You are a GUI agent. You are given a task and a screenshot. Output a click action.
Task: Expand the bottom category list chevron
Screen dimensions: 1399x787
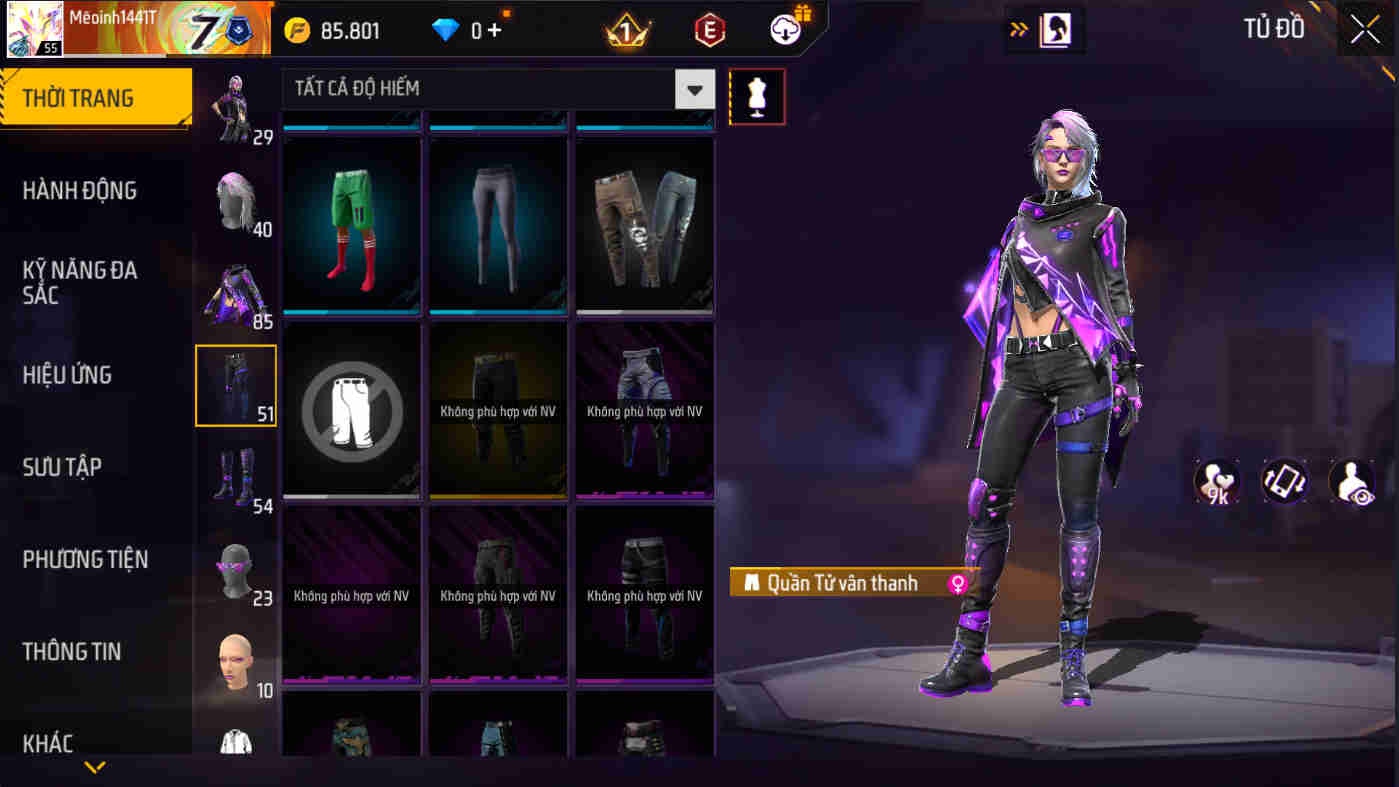95,769
